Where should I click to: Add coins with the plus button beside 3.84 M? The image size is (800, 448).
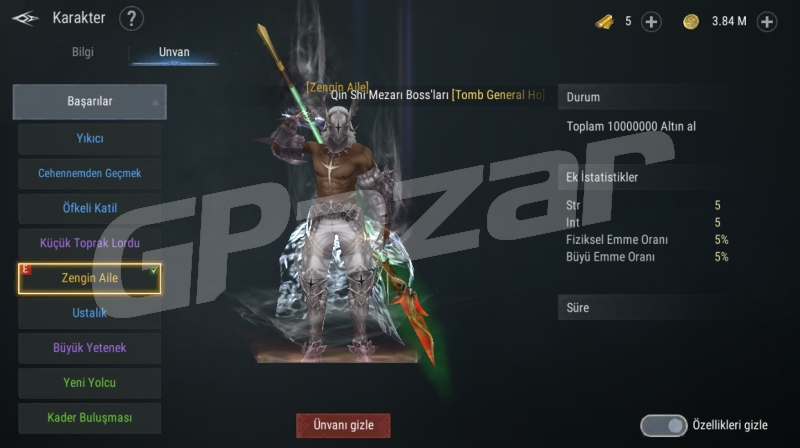[767, 21]
